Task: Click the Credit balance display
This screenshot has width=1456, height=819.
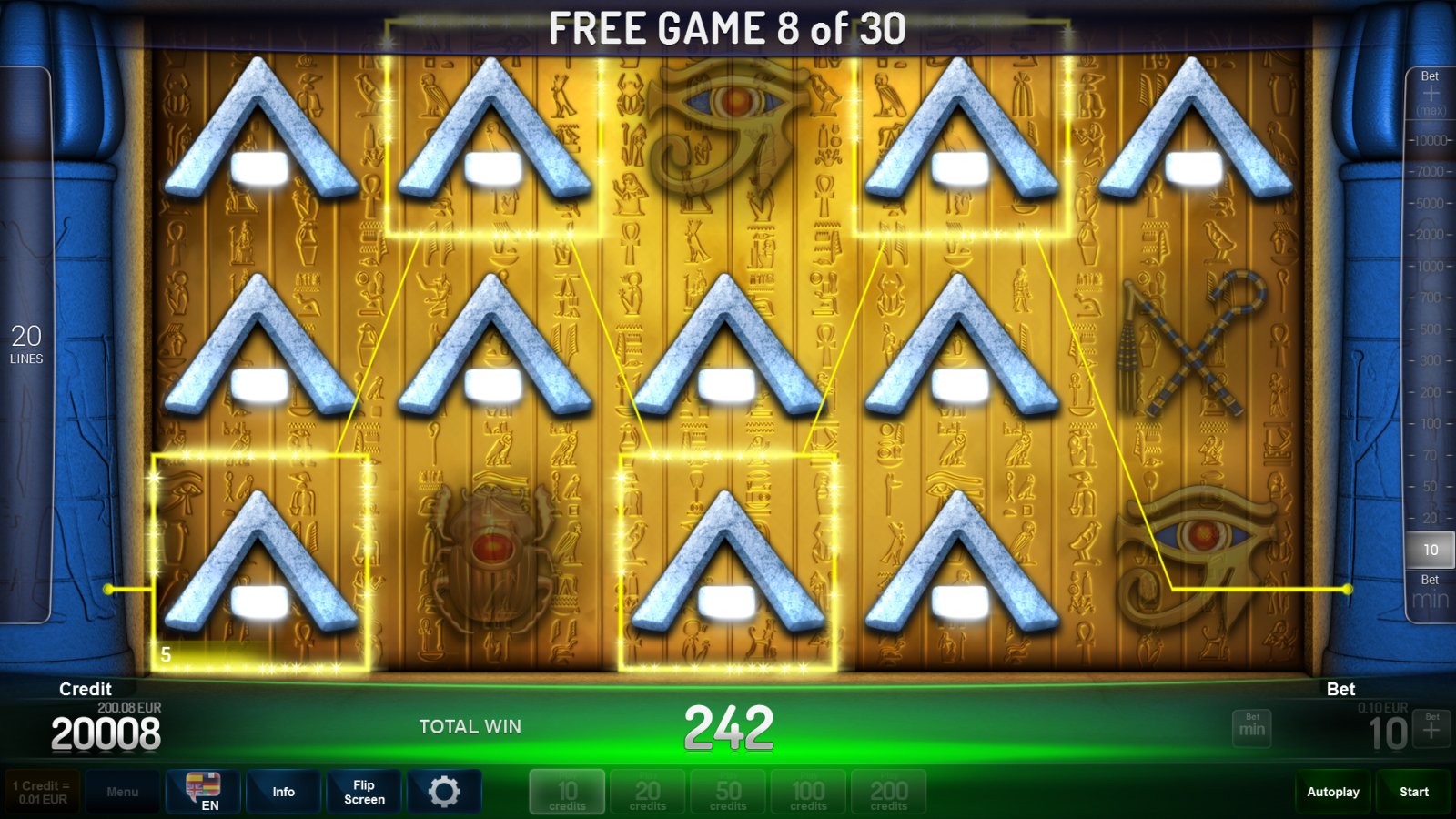Action: tap(106, 727)
